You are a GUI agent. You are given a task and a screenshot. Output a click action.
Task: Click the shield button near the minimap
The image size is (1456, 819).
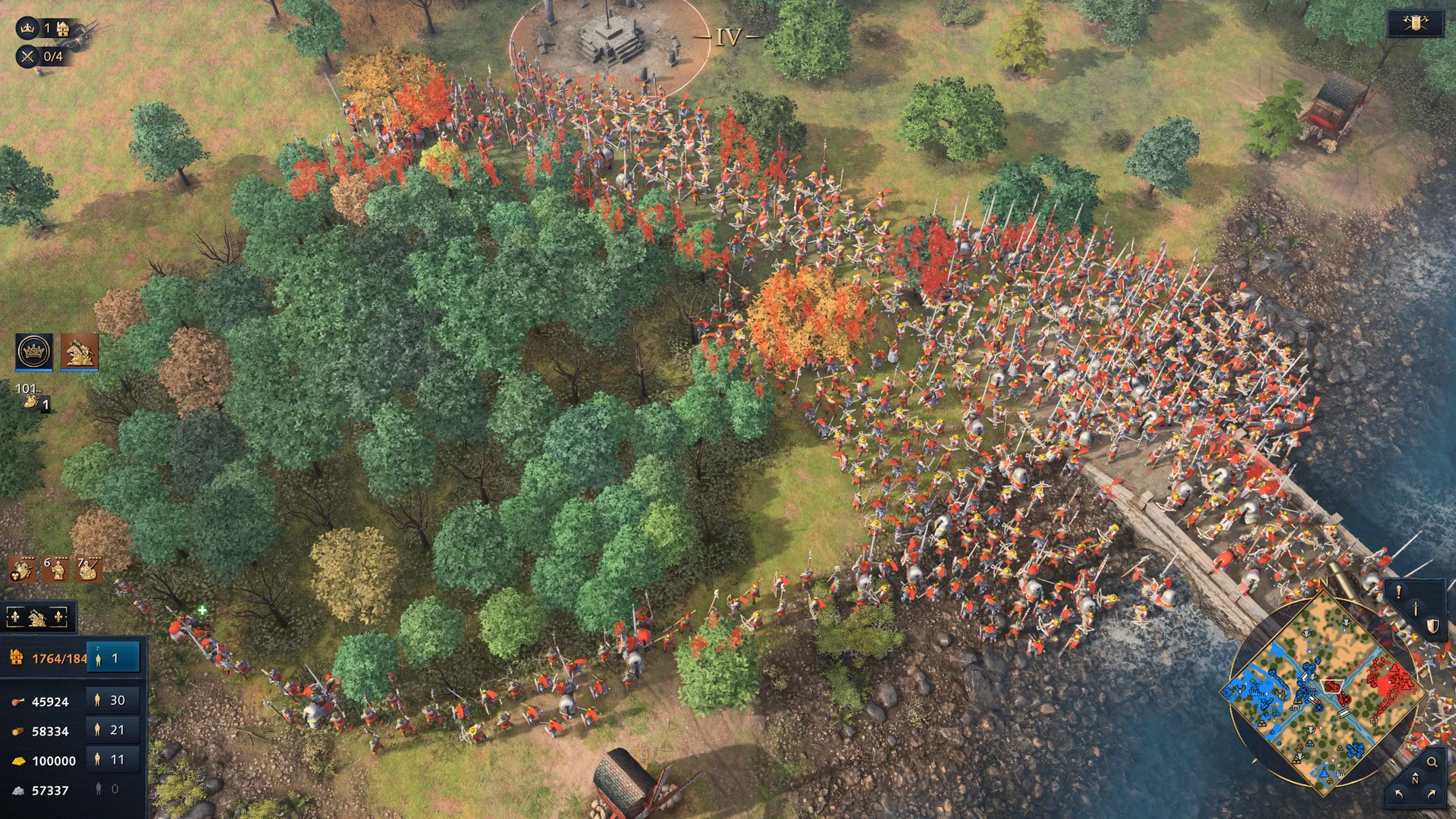tap(1432, 626)
